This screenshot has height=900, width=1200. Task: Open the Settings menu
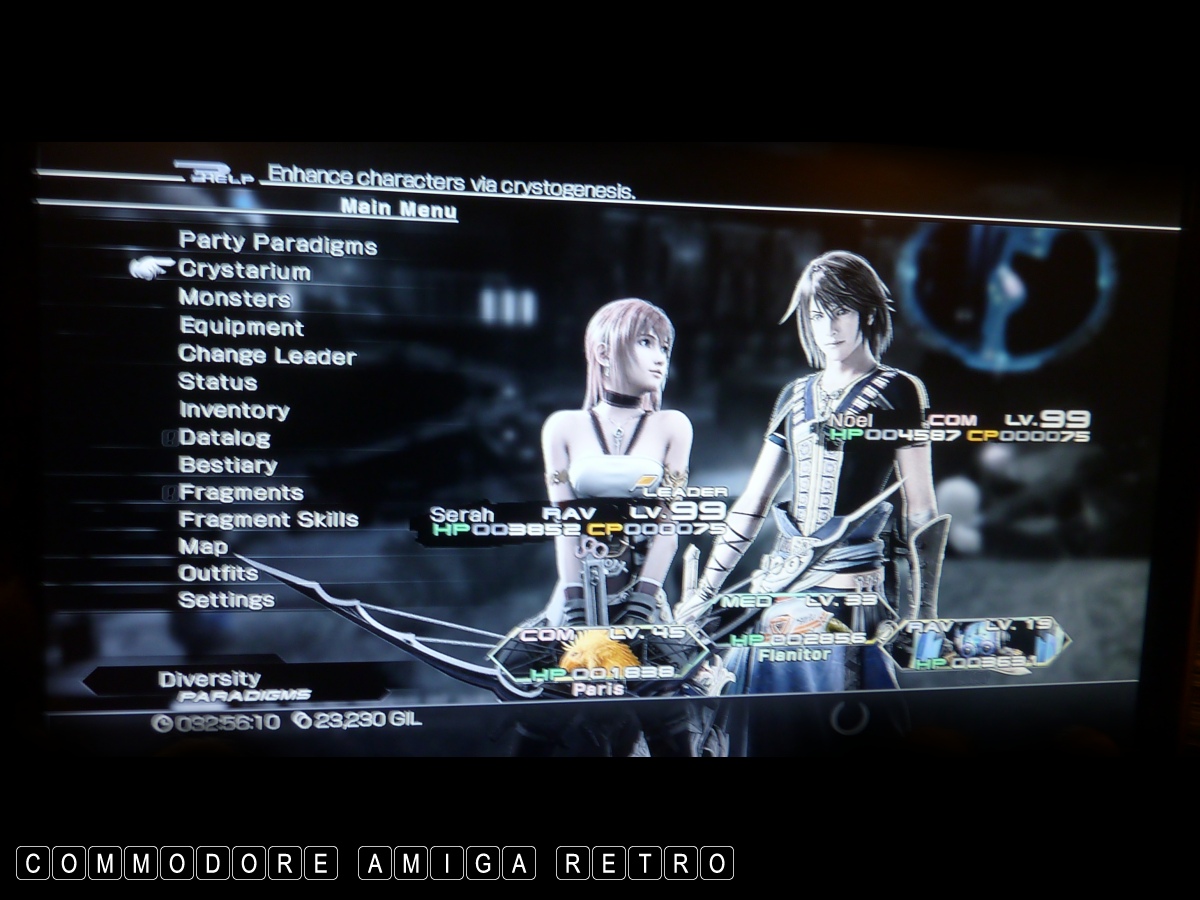pos(226,600)
